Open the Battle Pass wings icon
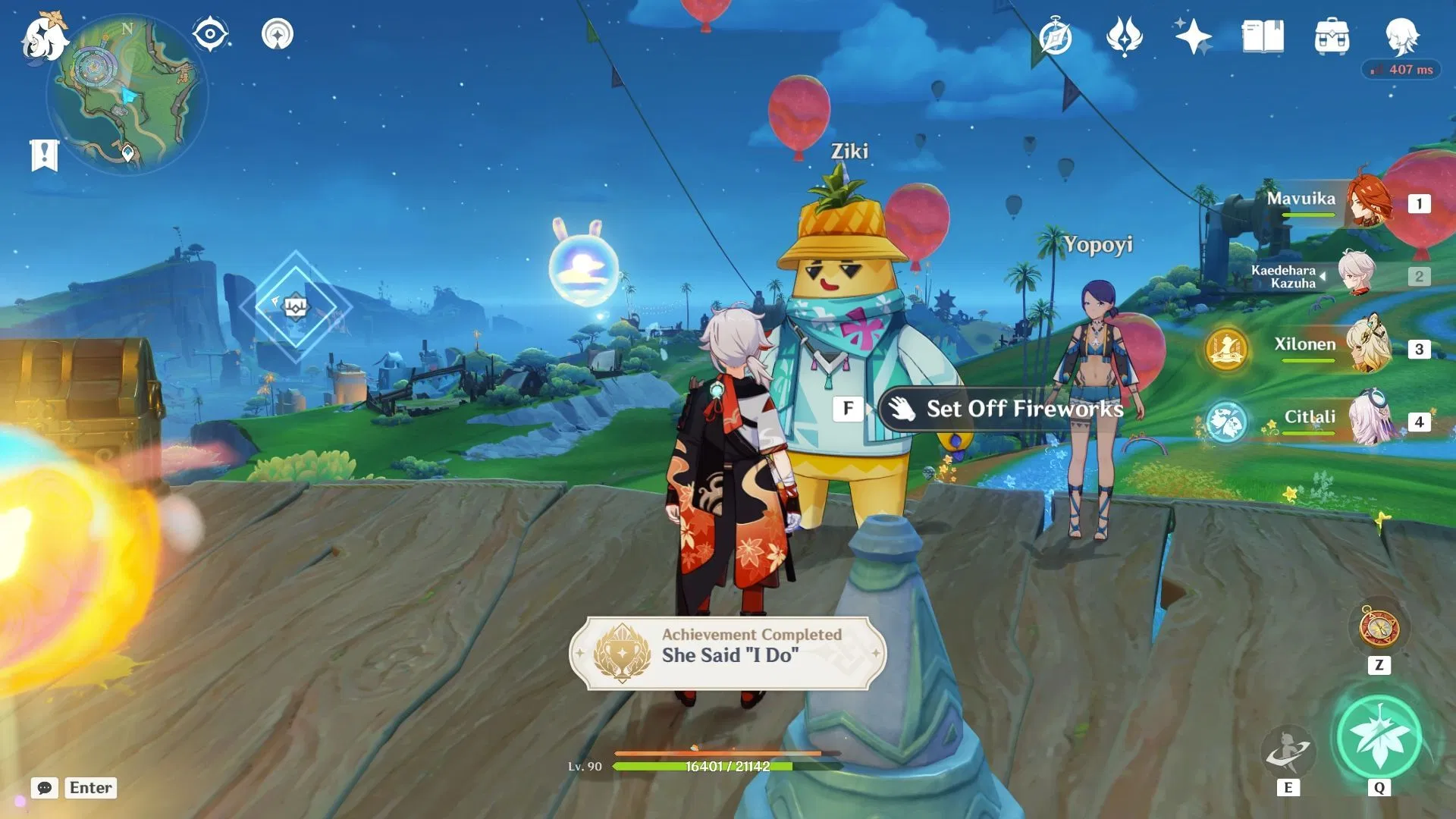Viewport: 1456px width, 819px height. click(x=1124, y=37)
